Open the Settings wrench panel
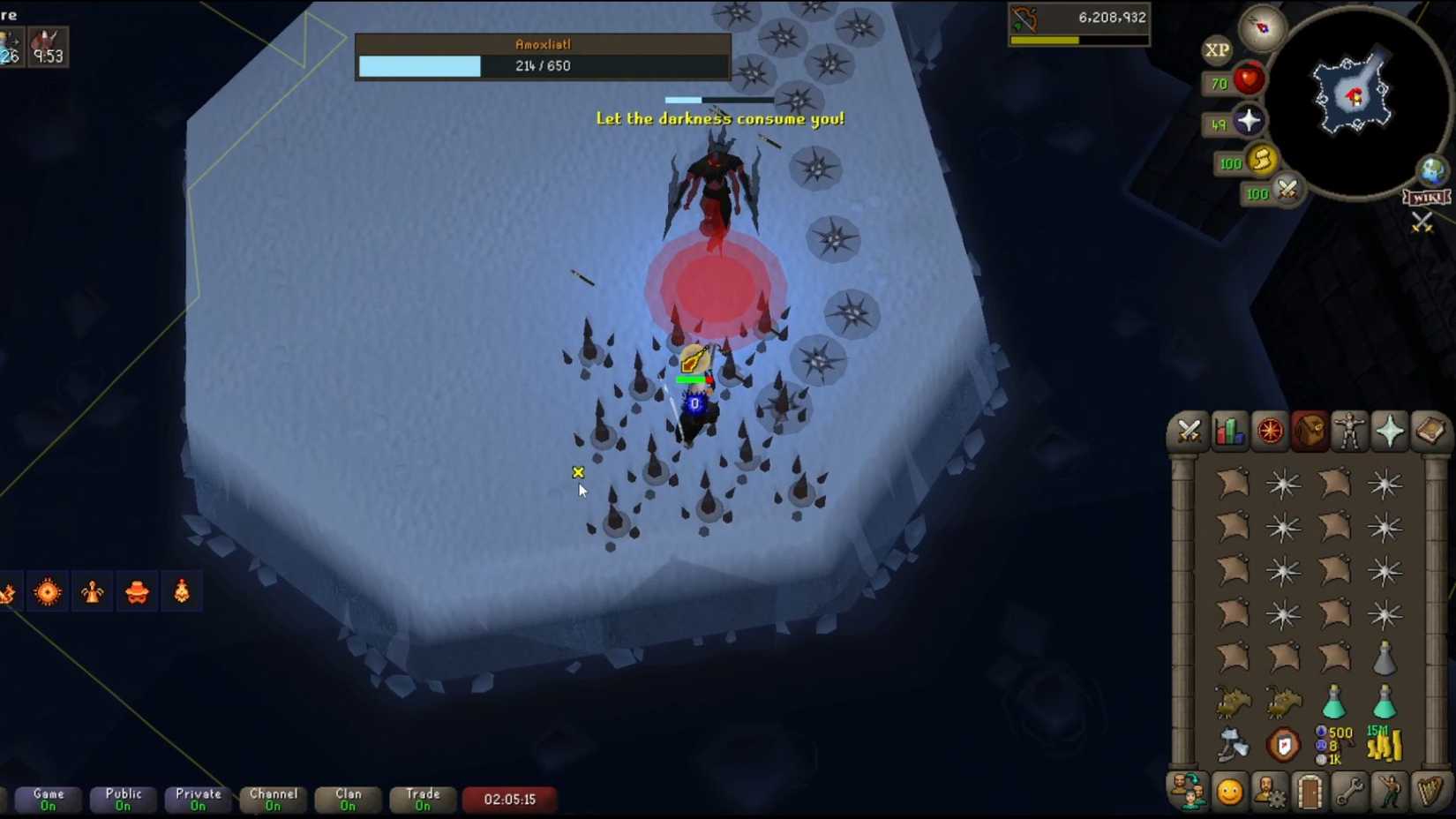This screenshot has height=819, width=1456. (1350, 793)
